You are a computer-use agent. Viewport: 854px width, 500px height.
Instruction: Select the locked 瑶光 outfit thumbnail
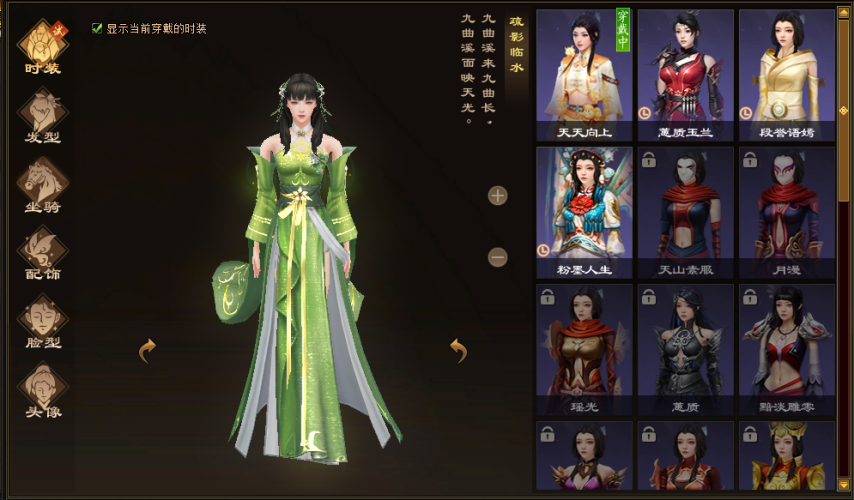pos(584,349)
